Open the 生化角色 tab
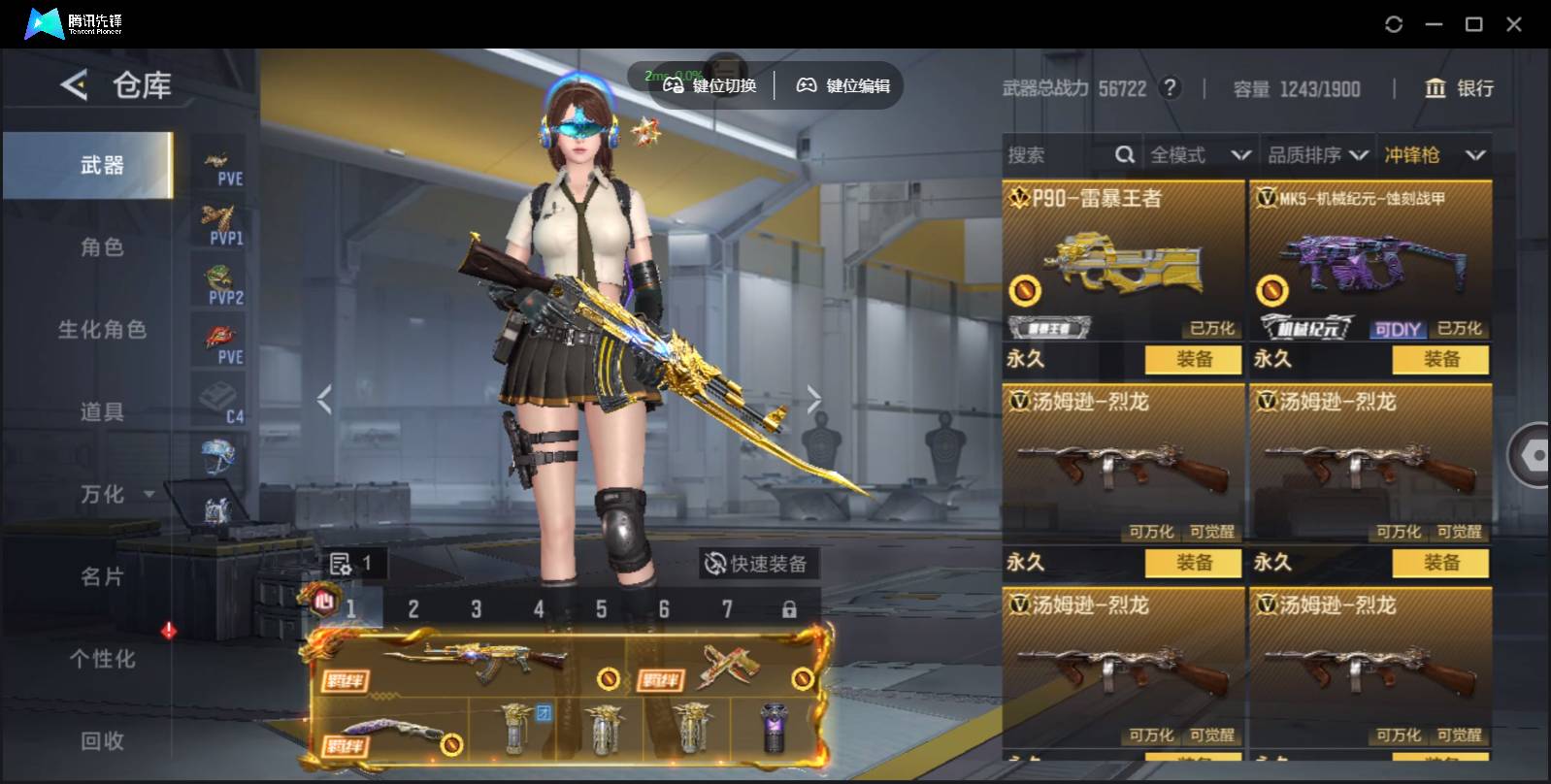 coord(101,330)
